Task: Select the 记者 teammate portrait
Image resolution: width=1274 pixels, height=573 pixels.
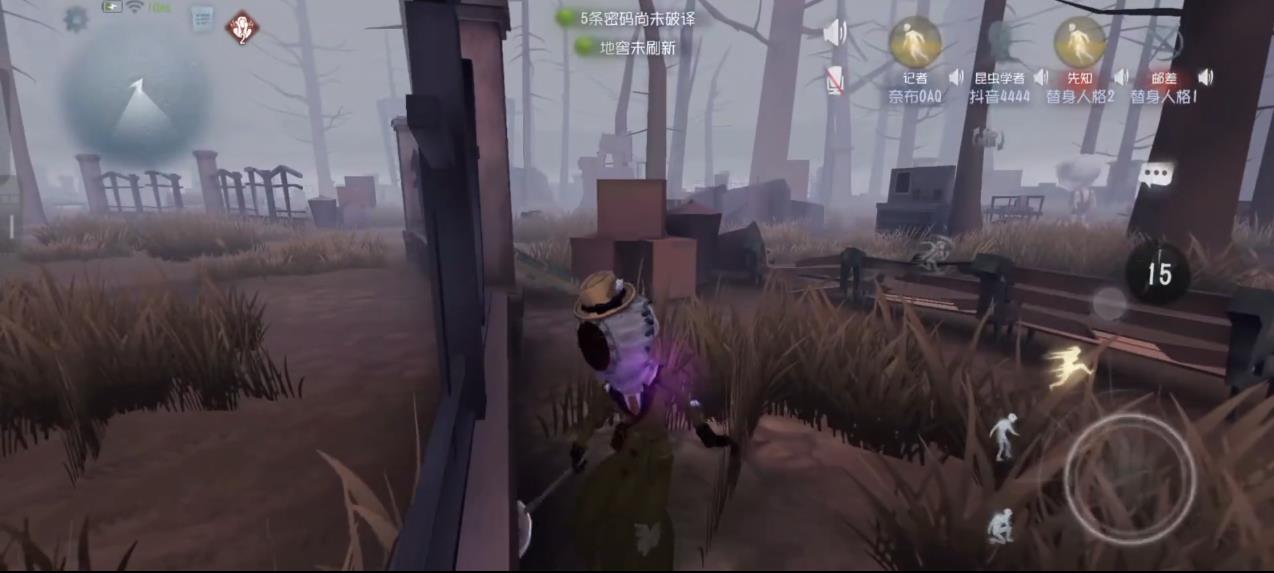Action: point(914,43)
